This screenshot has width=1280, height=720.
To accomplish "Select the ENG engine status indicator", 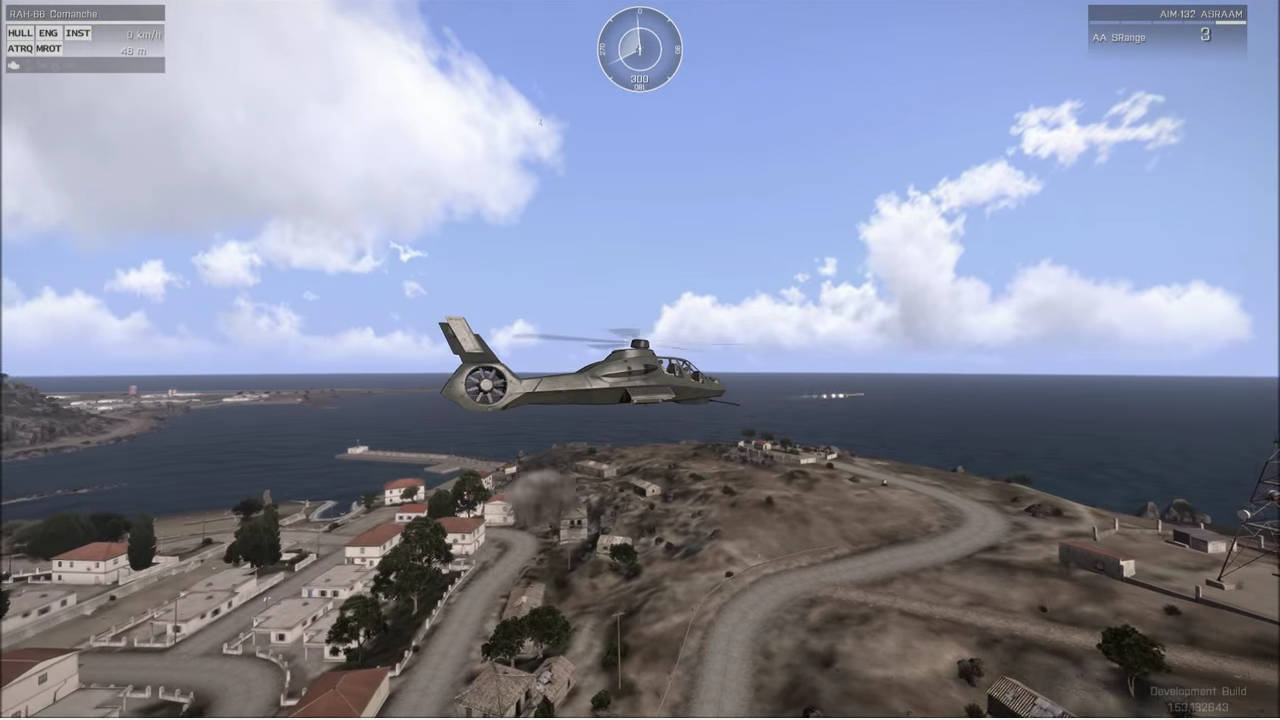I will 48,32.
